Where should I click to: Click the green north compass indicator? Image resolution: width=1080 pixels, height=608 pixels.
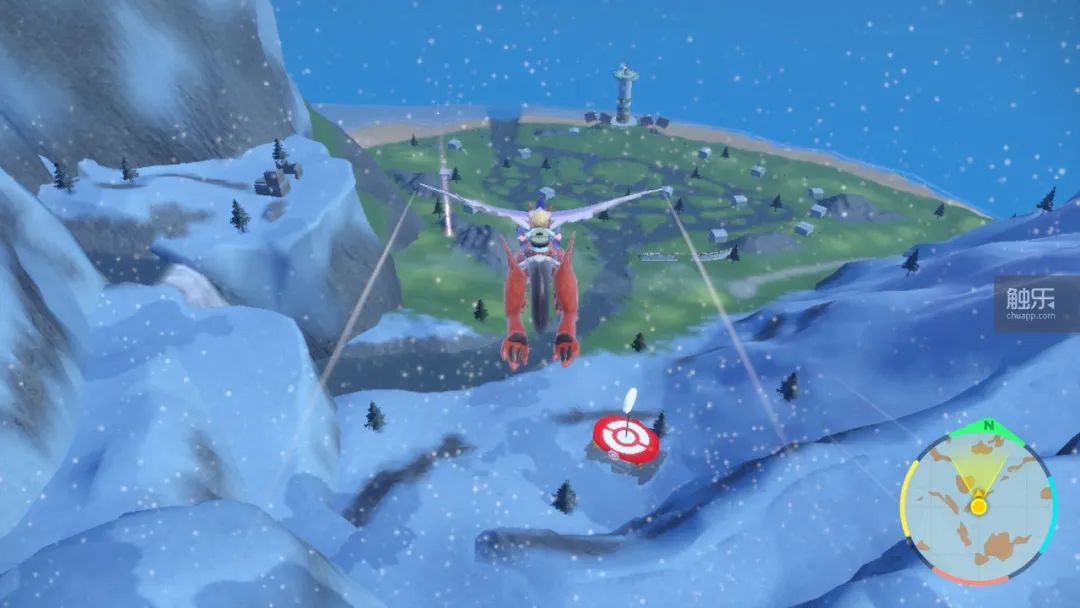click(988, 426)
